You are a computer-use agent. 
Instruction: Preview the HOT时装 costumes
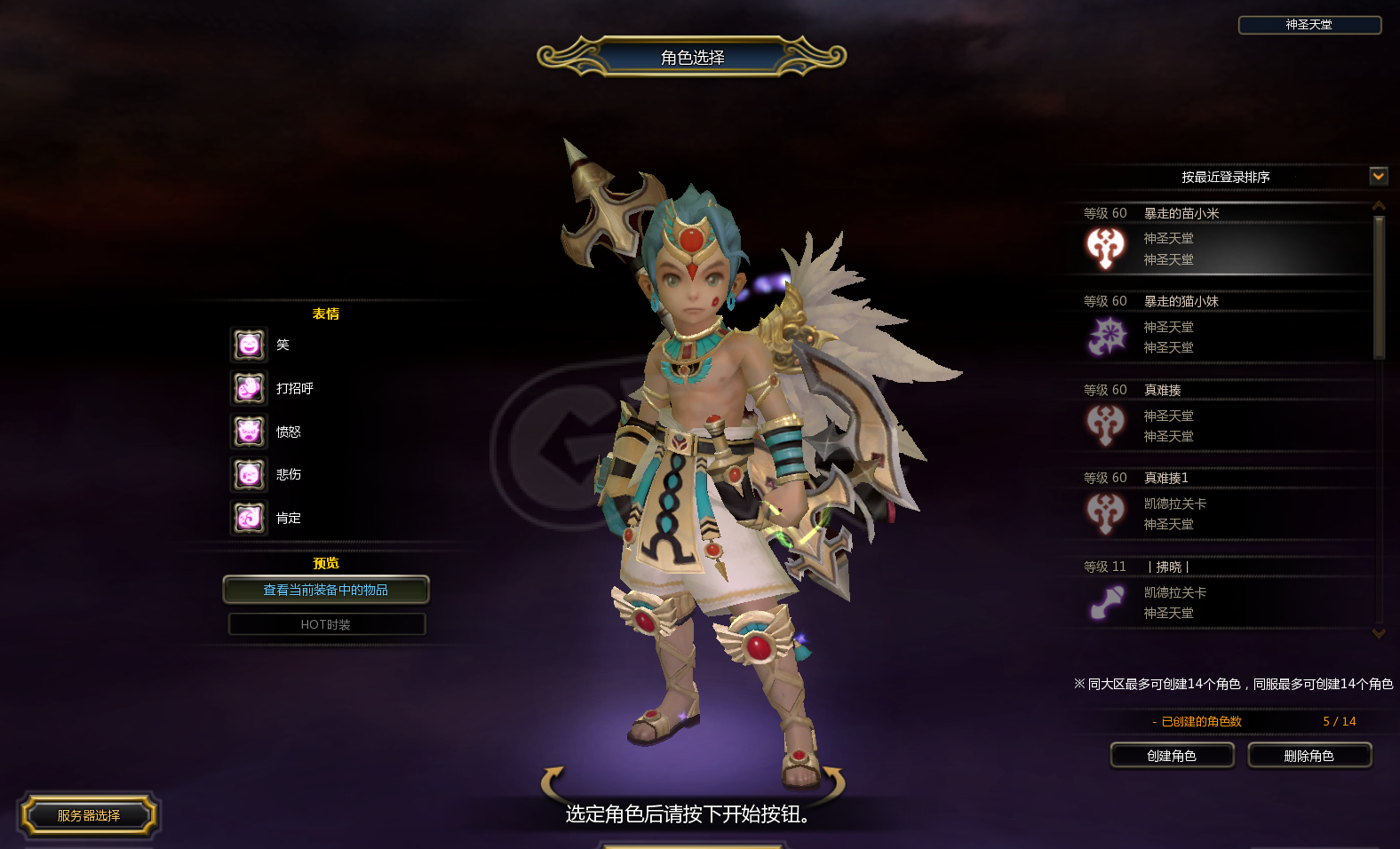pos(326,624)
